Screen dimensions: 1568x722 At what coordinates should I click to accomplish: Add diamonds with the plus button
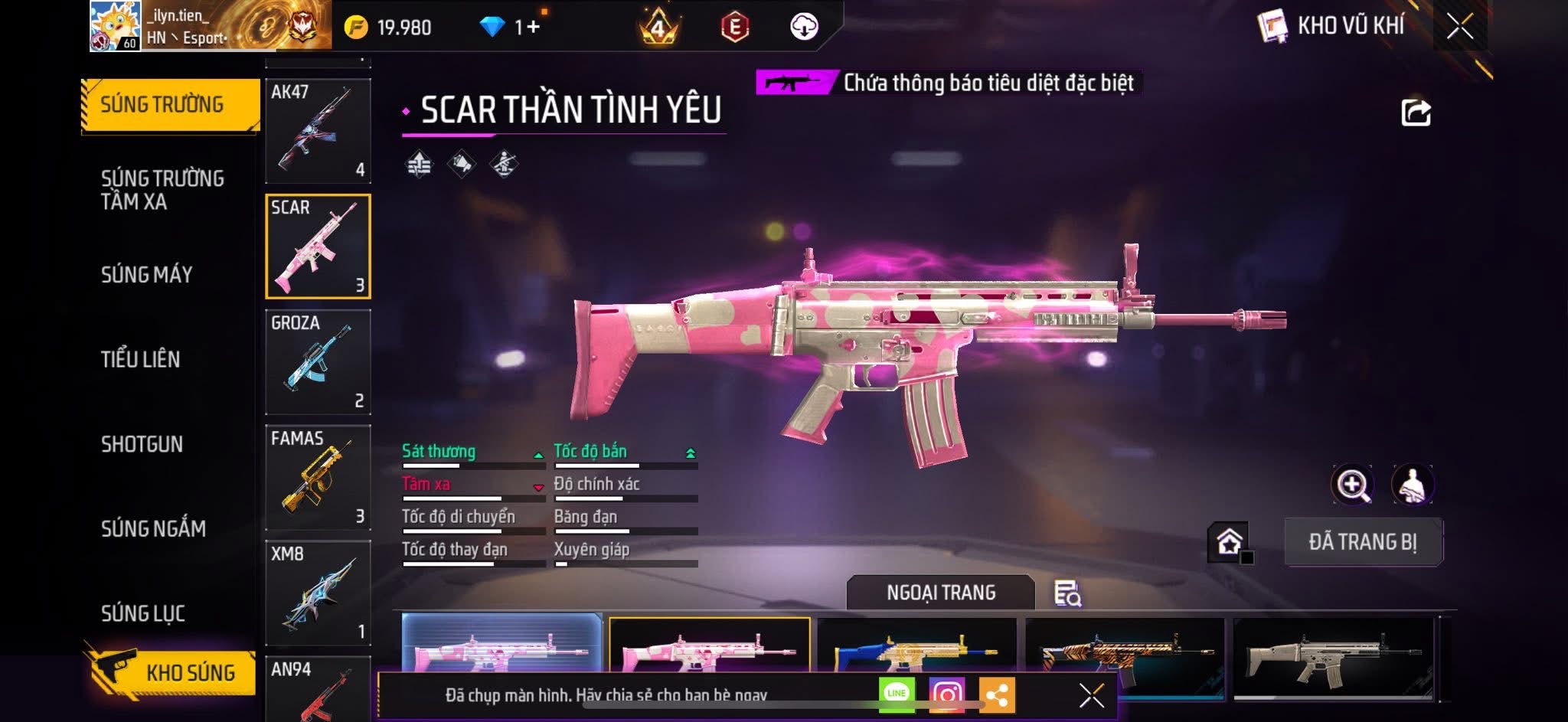[533, 28]
